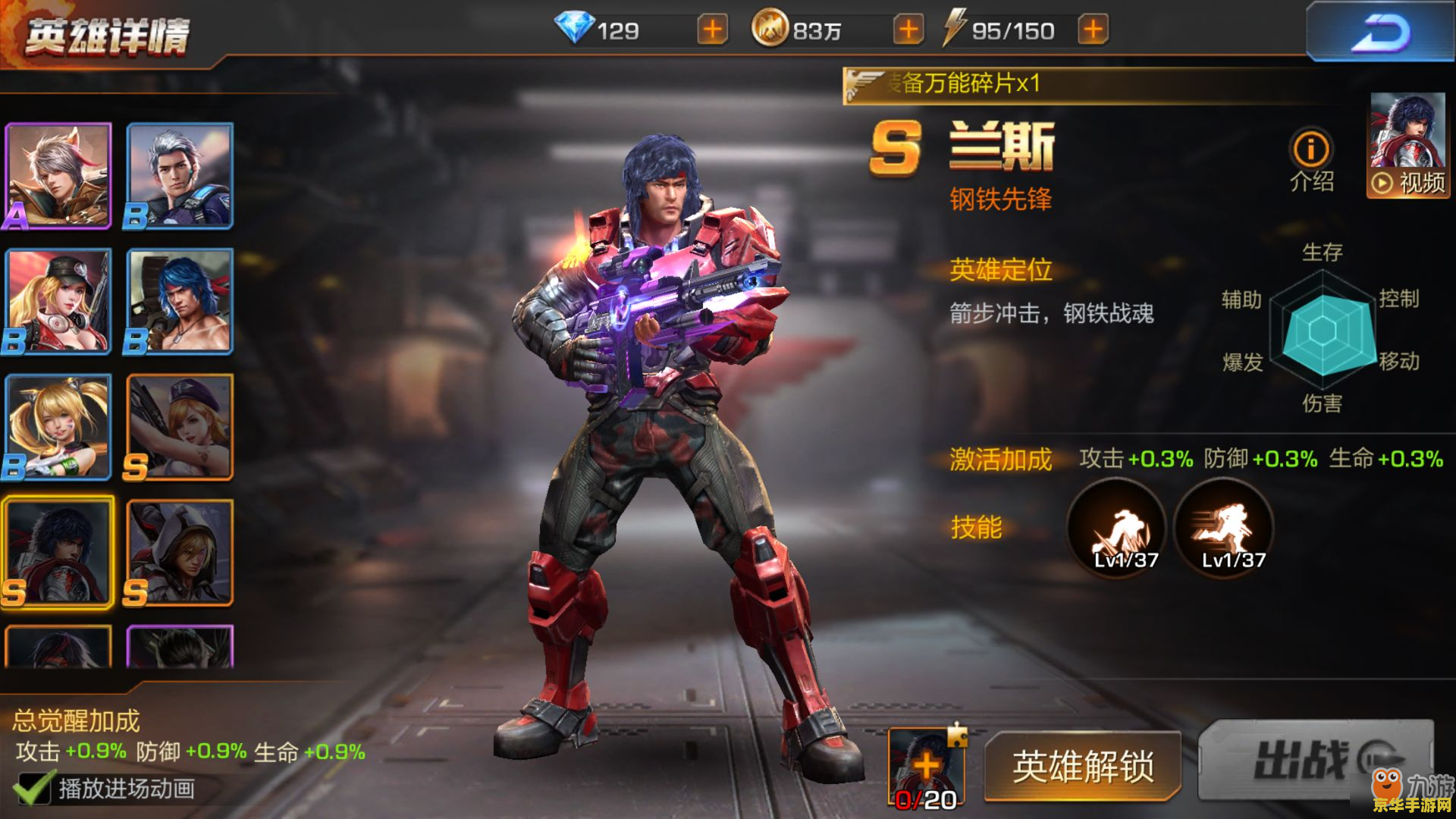Screen dimensions: 1456x819
Task: Refill energy with the lightning plus button
Action: [x=1093, y=30]
